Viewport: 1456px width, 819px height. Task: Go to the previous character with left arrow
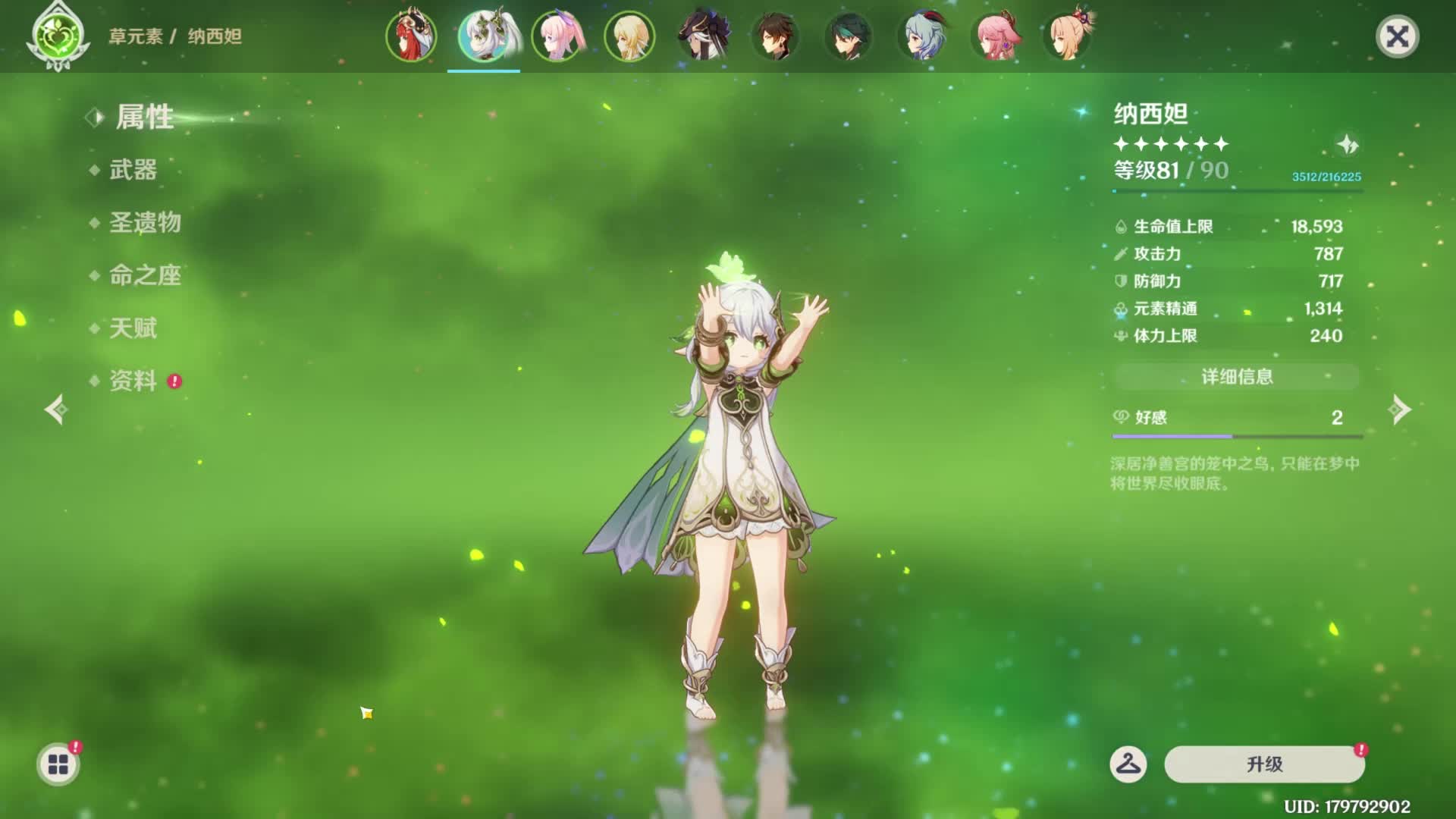[57, 410]
